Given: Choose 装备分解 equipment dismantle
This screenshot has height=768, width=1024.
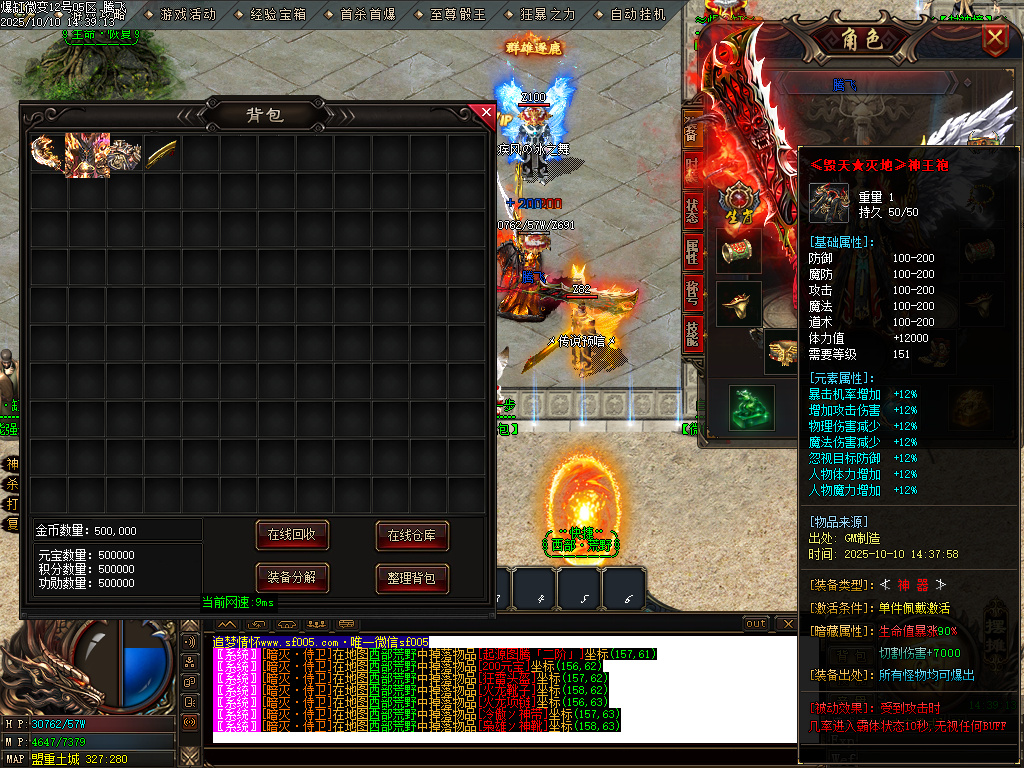Looking at the screenshot, I should pos(292,578).
